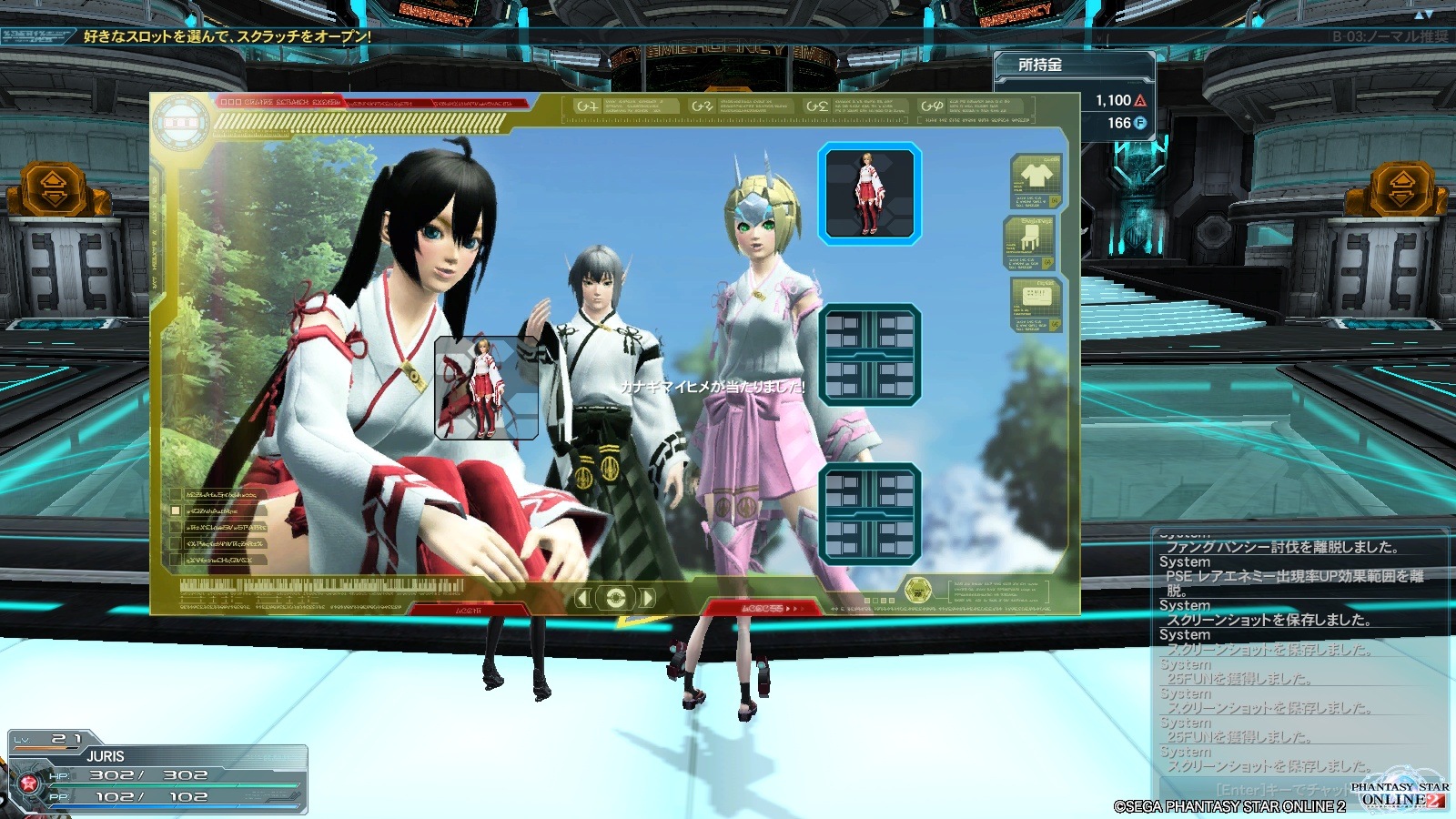Open the shirt costume category icon
This screenshot has height=819, width=1456.
[1036, 182]
